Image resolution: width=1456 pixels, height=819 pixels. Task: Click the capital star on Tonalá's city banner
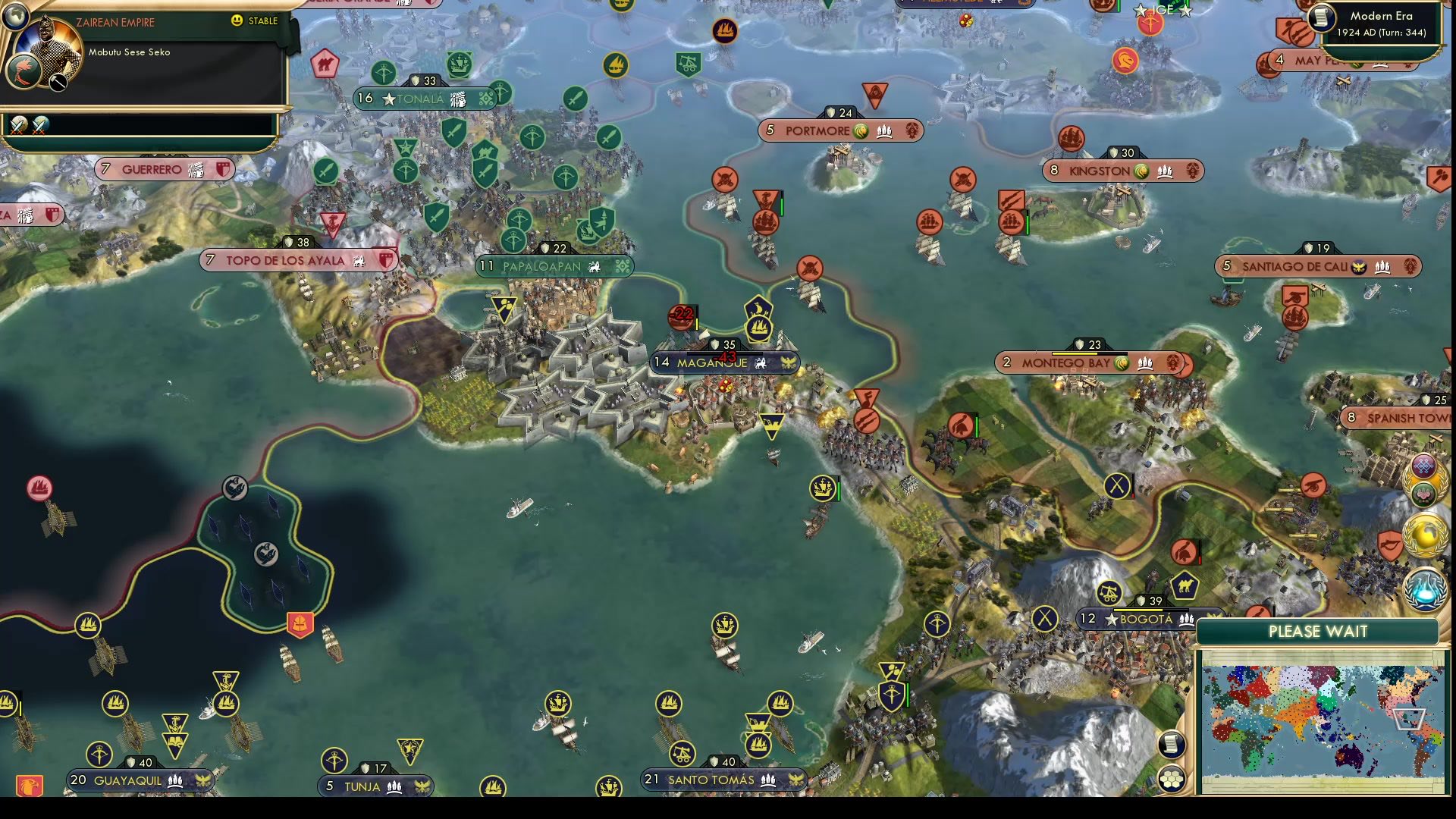point(389,99)
